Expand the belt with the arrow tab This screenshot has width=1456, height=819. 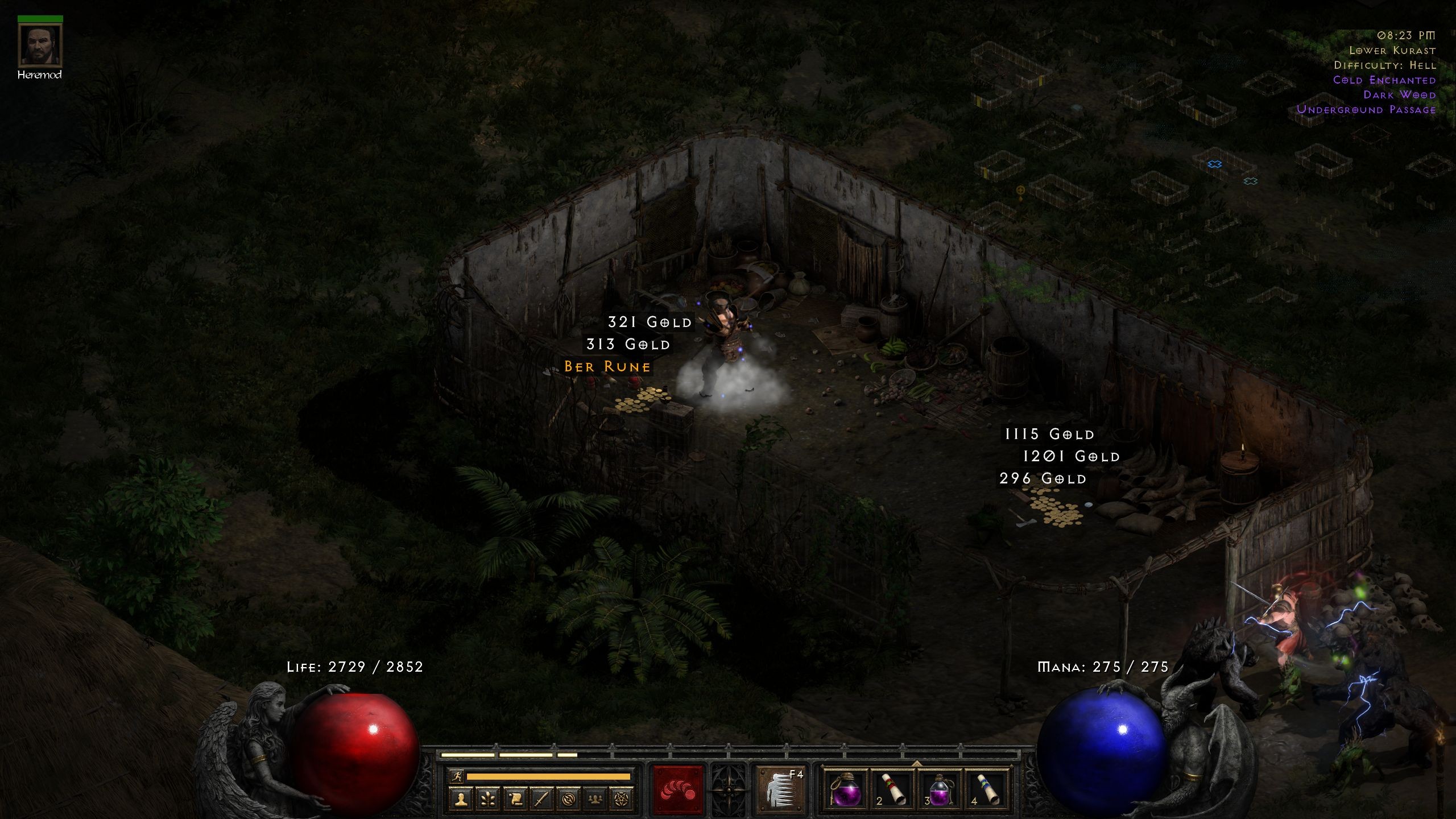point(916,763)
